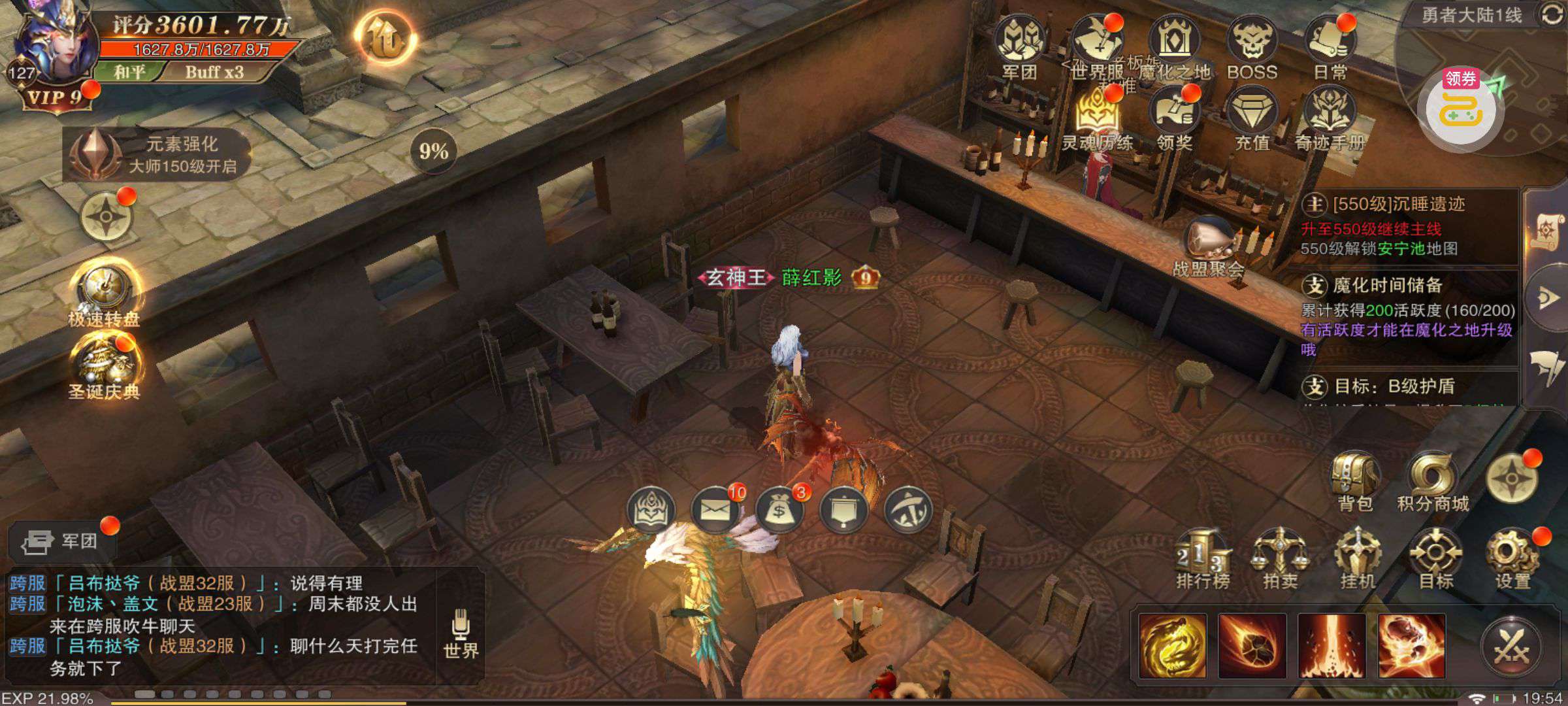Viewport: 1568px width, 706px height.
Task: Open 灵魂历练 soul training
Action: click(x=1098, y=118)
